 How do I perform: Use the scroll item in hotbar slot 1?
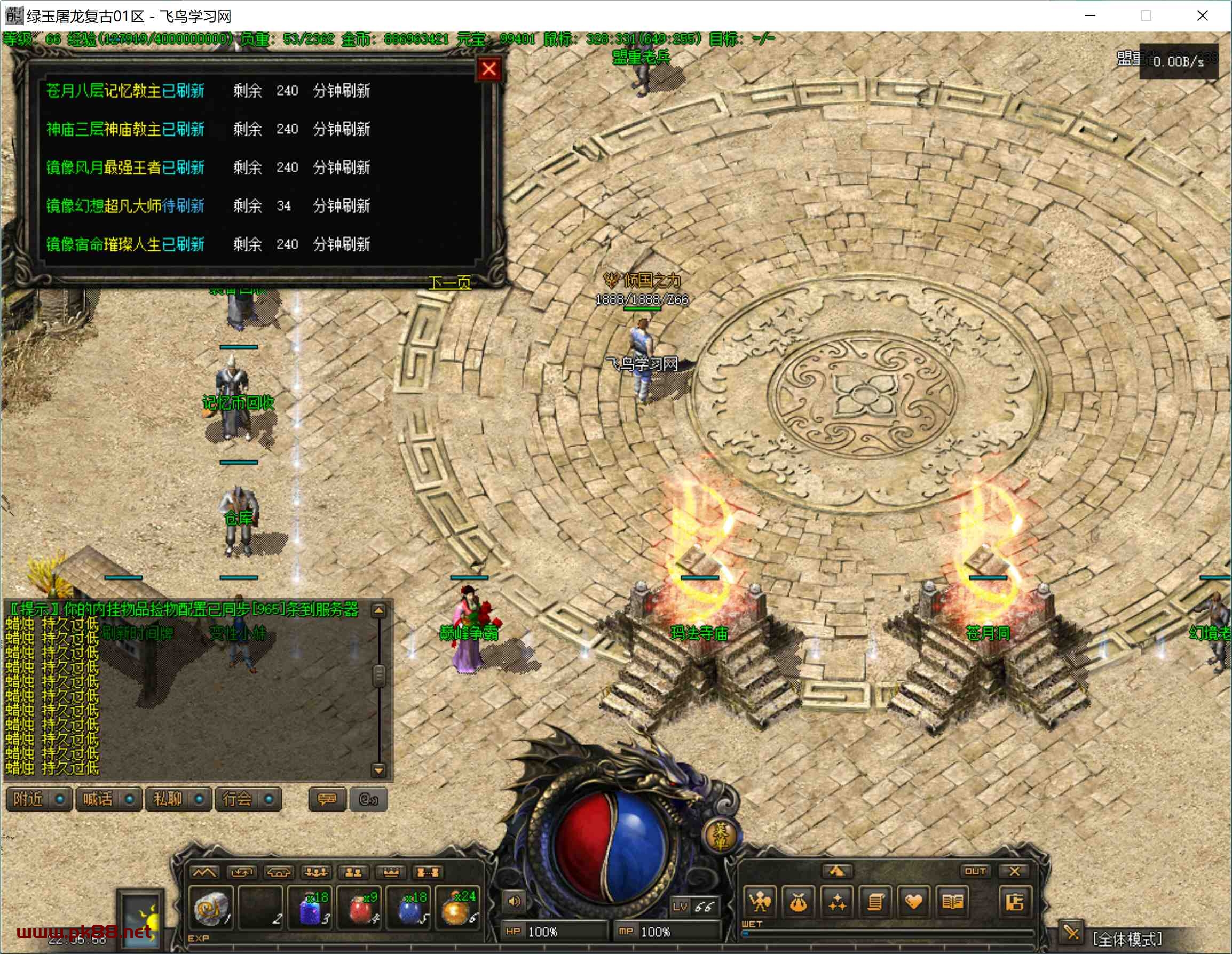point(211,907)
